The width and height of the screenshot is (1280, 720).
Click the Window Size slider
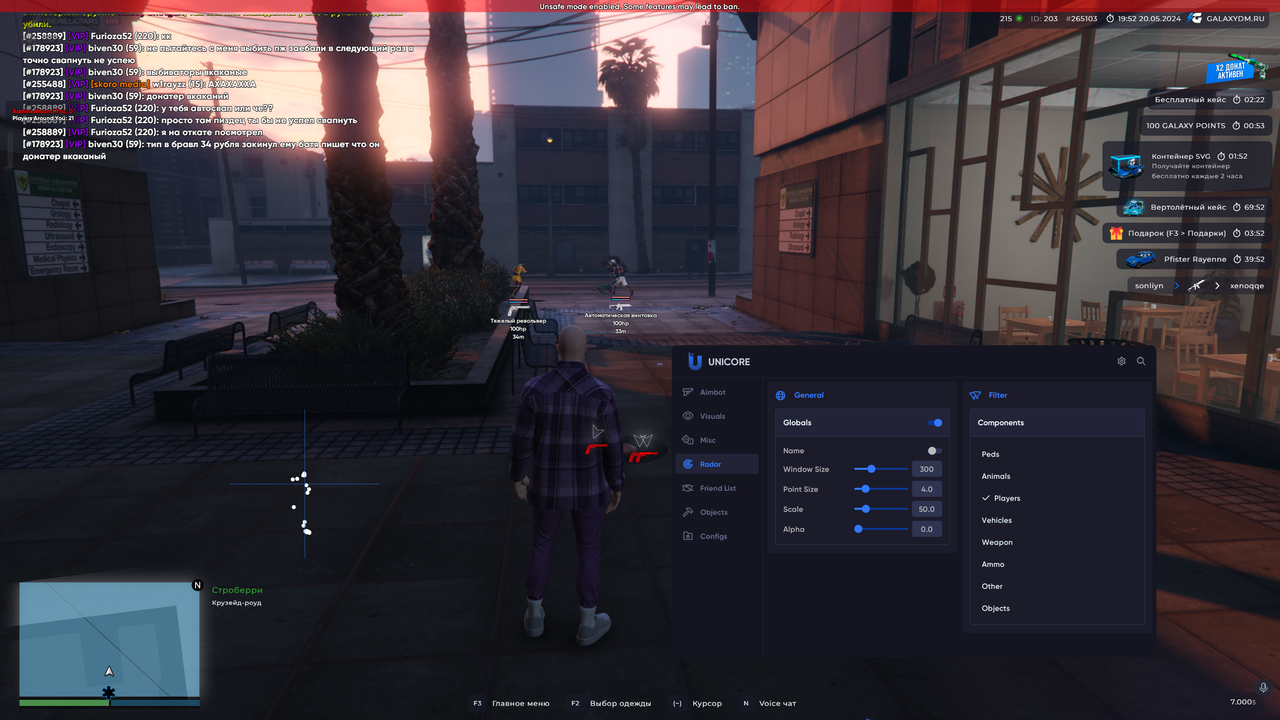880,469
